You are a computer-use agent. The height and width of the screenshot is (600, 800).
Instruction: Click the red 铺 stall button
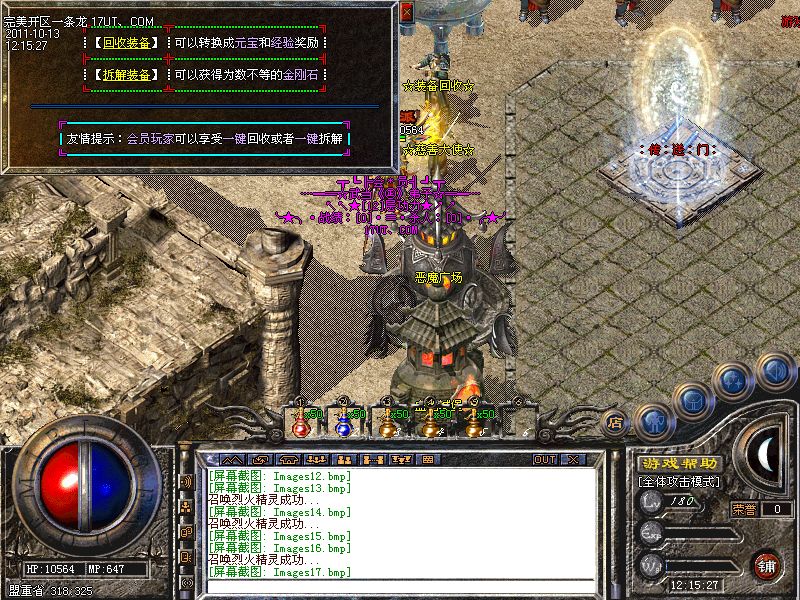coord(767,564)
